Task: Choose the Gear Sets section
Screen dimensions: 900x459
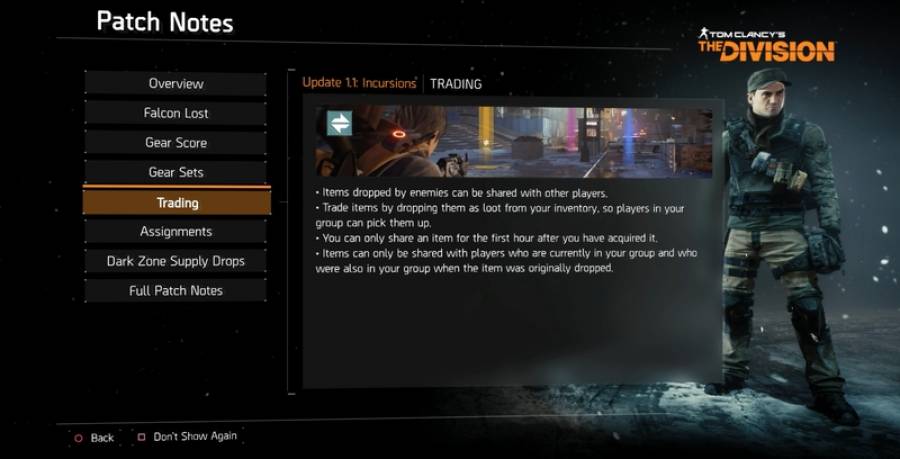Action: 176,172
